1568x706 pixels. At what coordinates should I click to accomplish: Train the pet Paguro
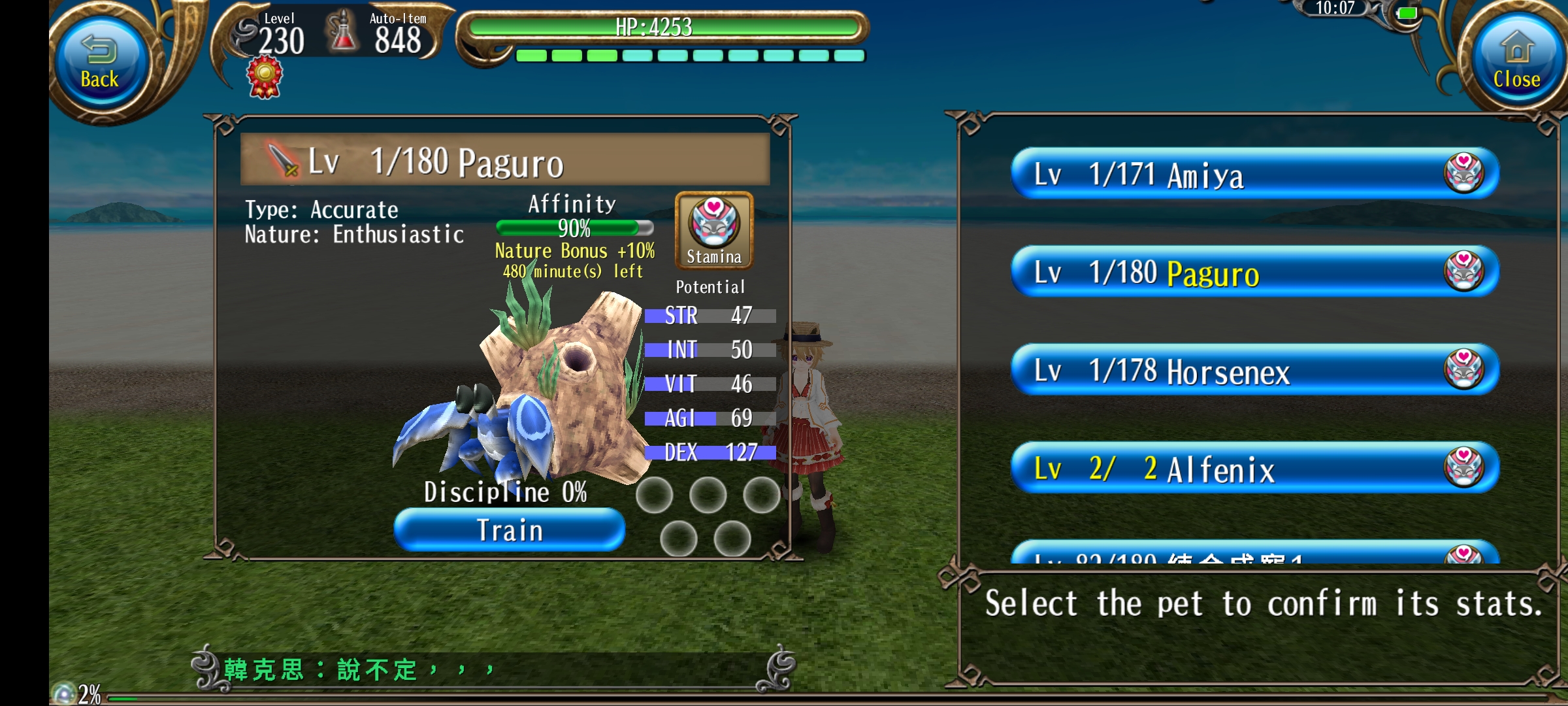click(x=510, y=530)
